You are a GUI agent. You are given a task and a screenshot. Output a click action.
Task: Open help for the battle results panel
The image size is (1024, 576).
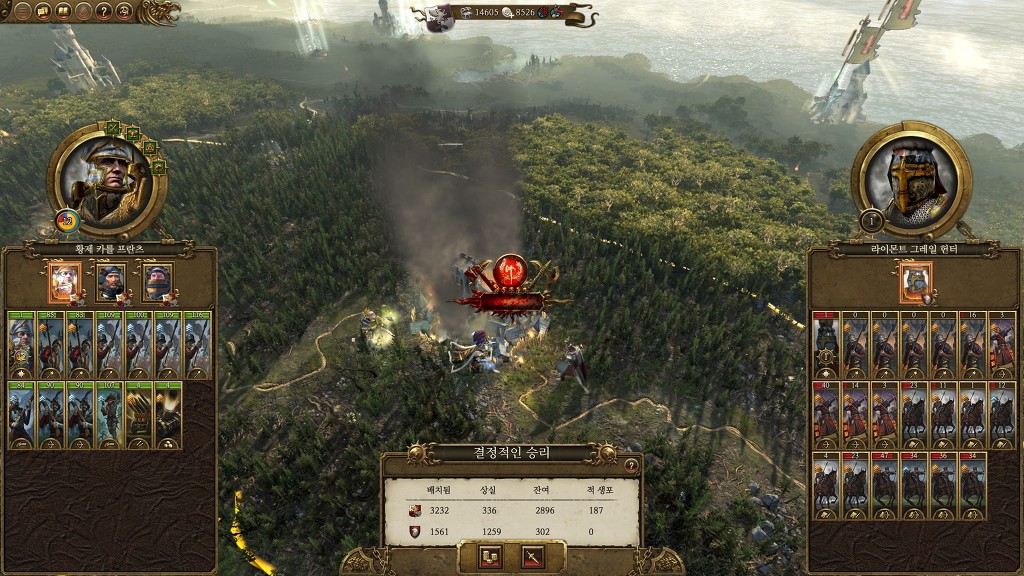[x=630, y=464]
